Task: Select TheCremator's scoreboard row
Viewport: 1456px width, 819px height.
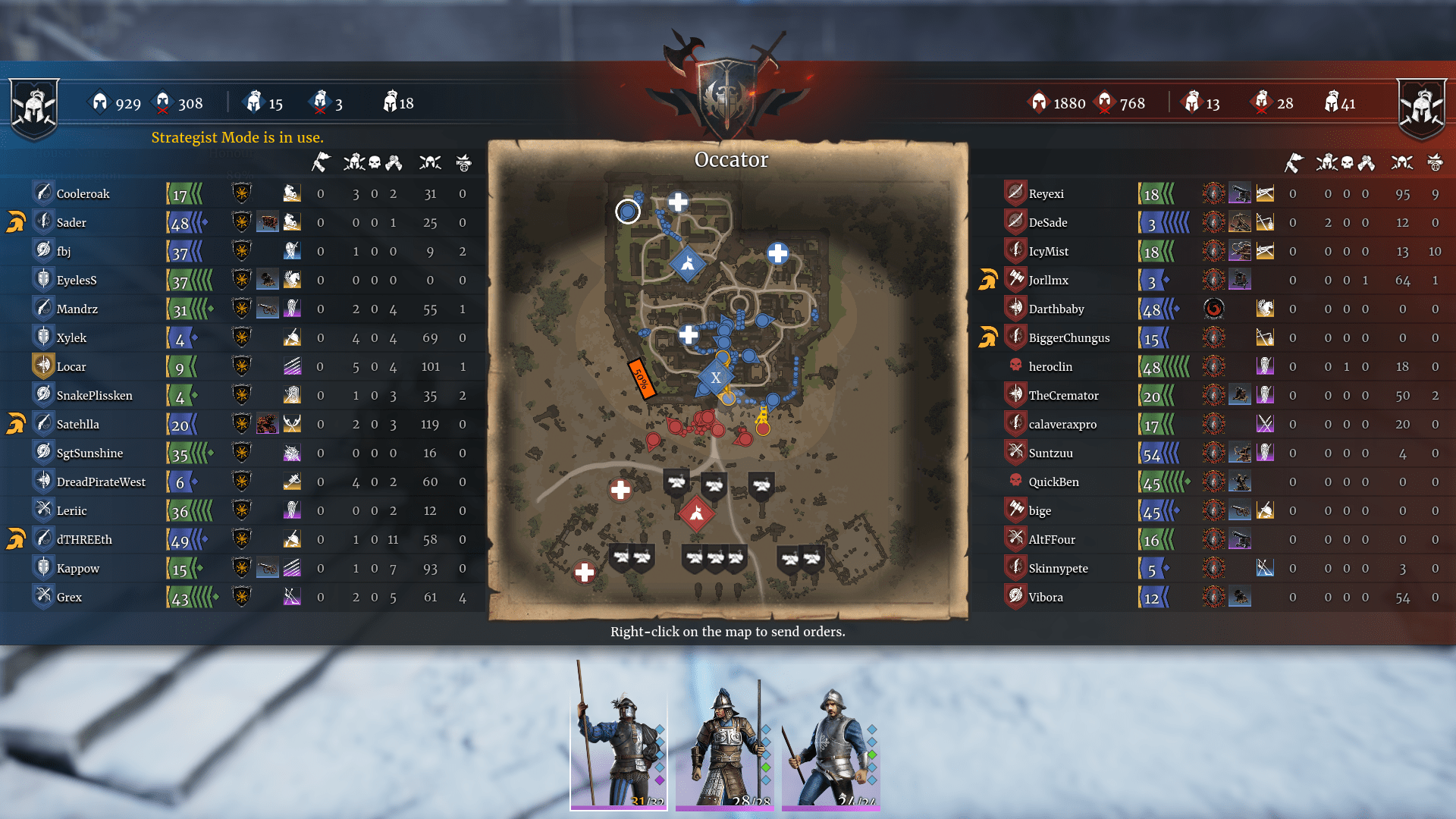Action: (1063, 396)
